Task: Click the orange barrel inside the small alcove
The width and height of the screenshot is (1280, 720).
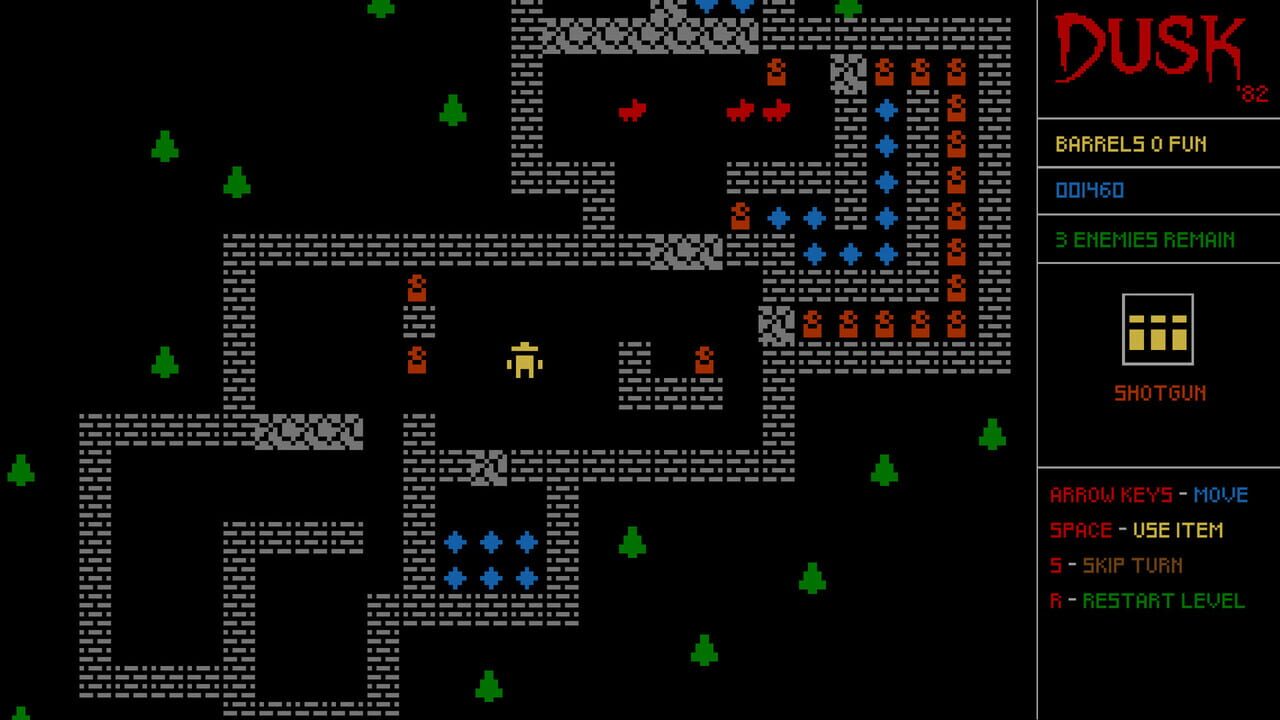Action: pyautogui.click(x=705, y=362)
